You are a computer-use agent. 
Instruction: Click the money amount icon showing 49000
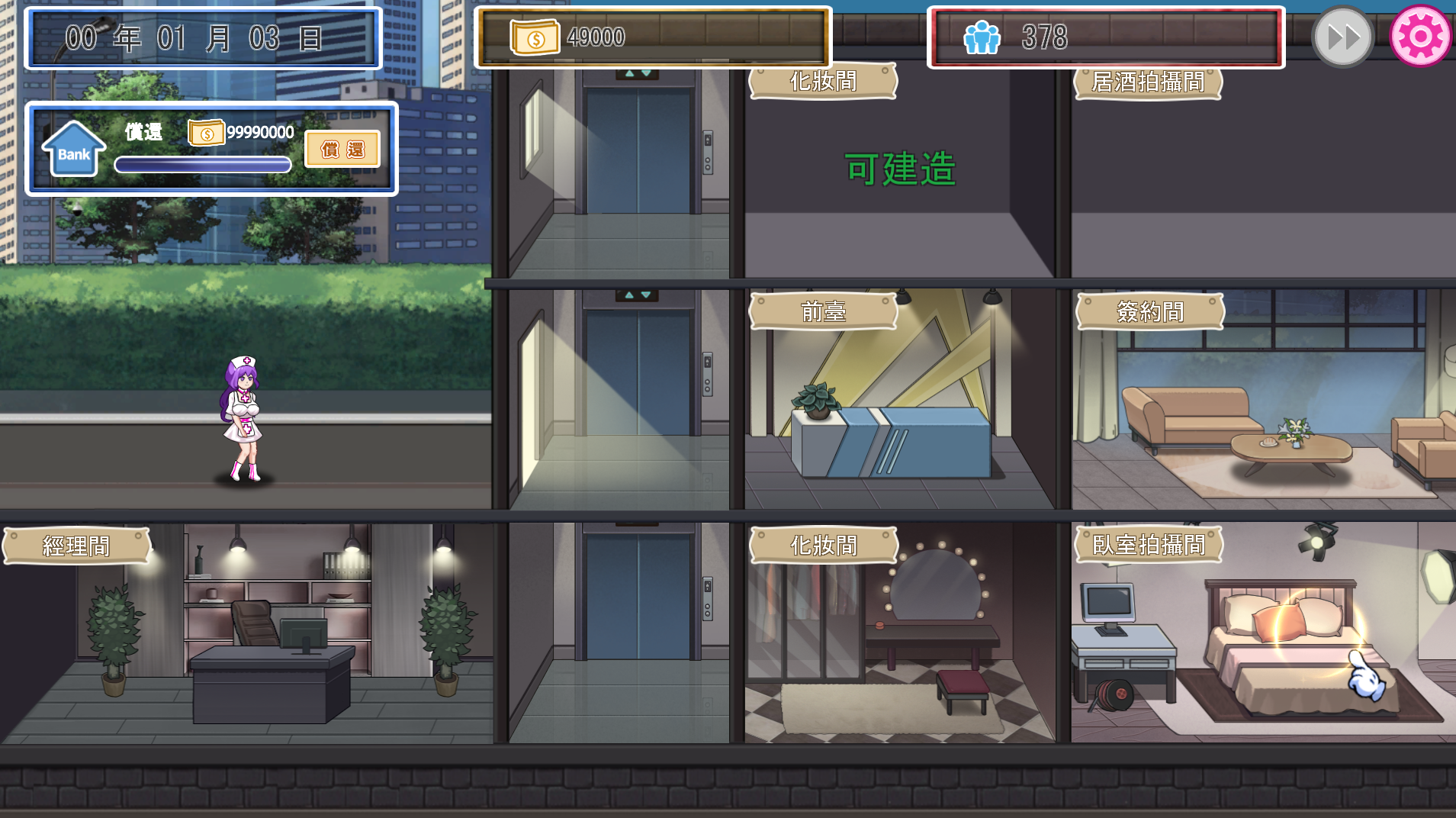point(534,36)
